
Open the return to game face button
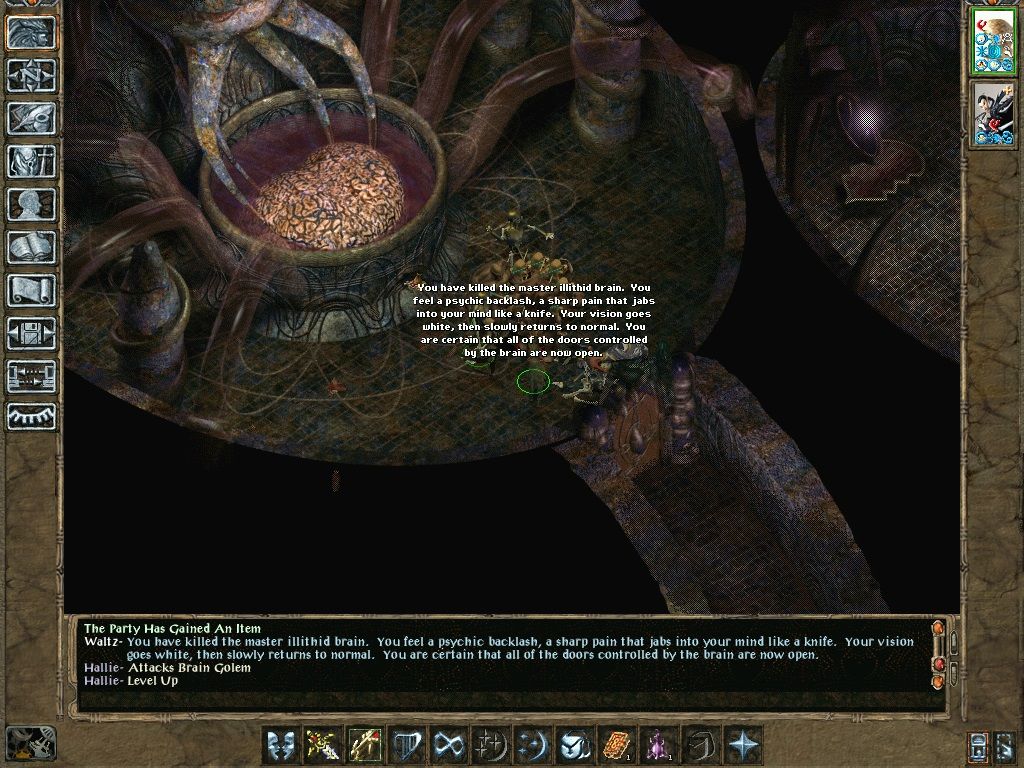pyautogui.click(x=31, y=32)
